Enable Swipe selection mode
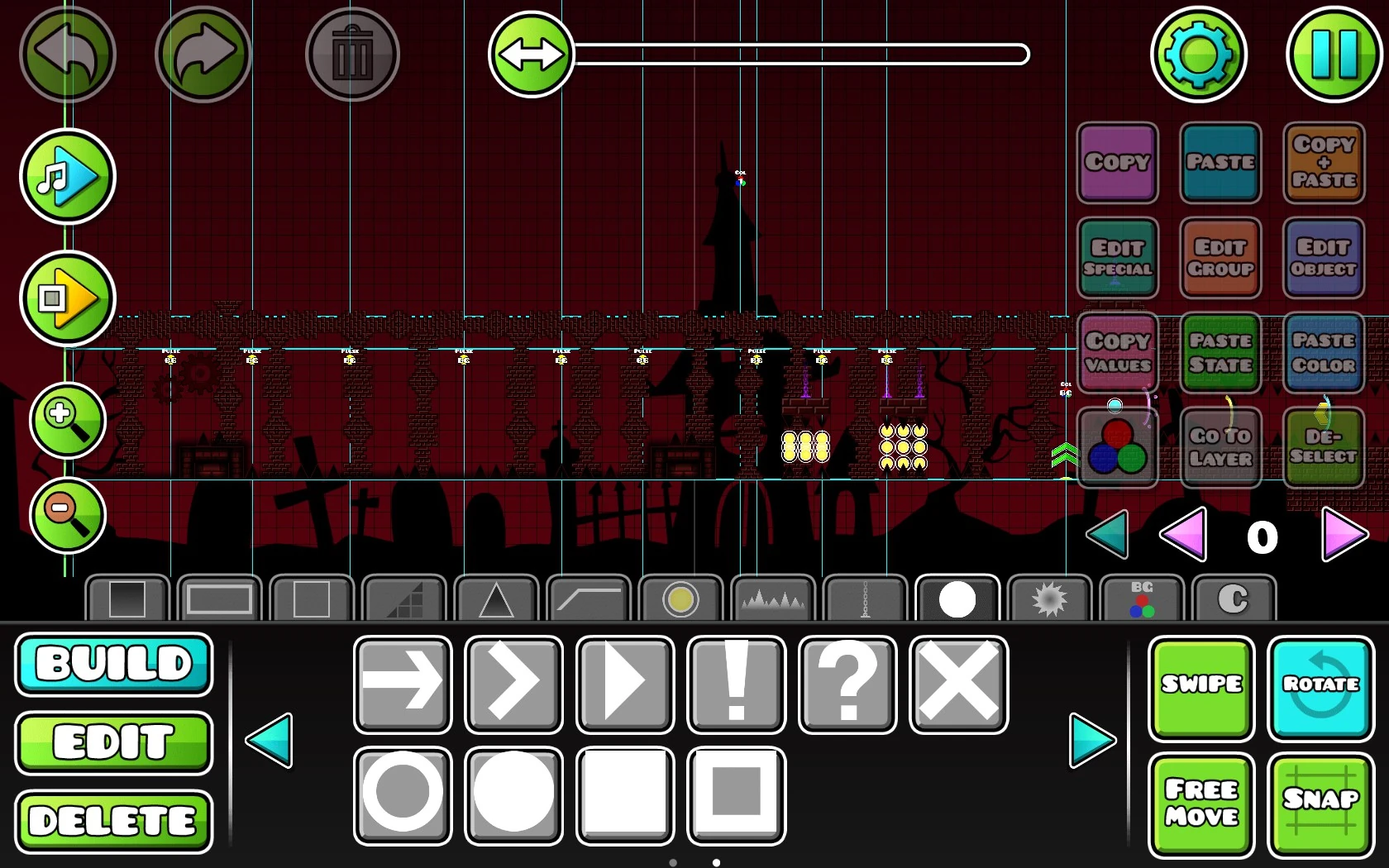Screen dimensions: 1389x868 tap(1200, 689)
